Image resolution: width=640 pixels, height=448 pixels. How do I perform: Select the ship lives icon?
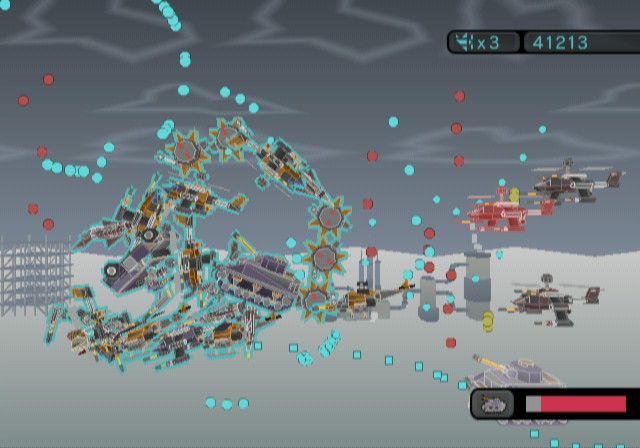(465, 42)
